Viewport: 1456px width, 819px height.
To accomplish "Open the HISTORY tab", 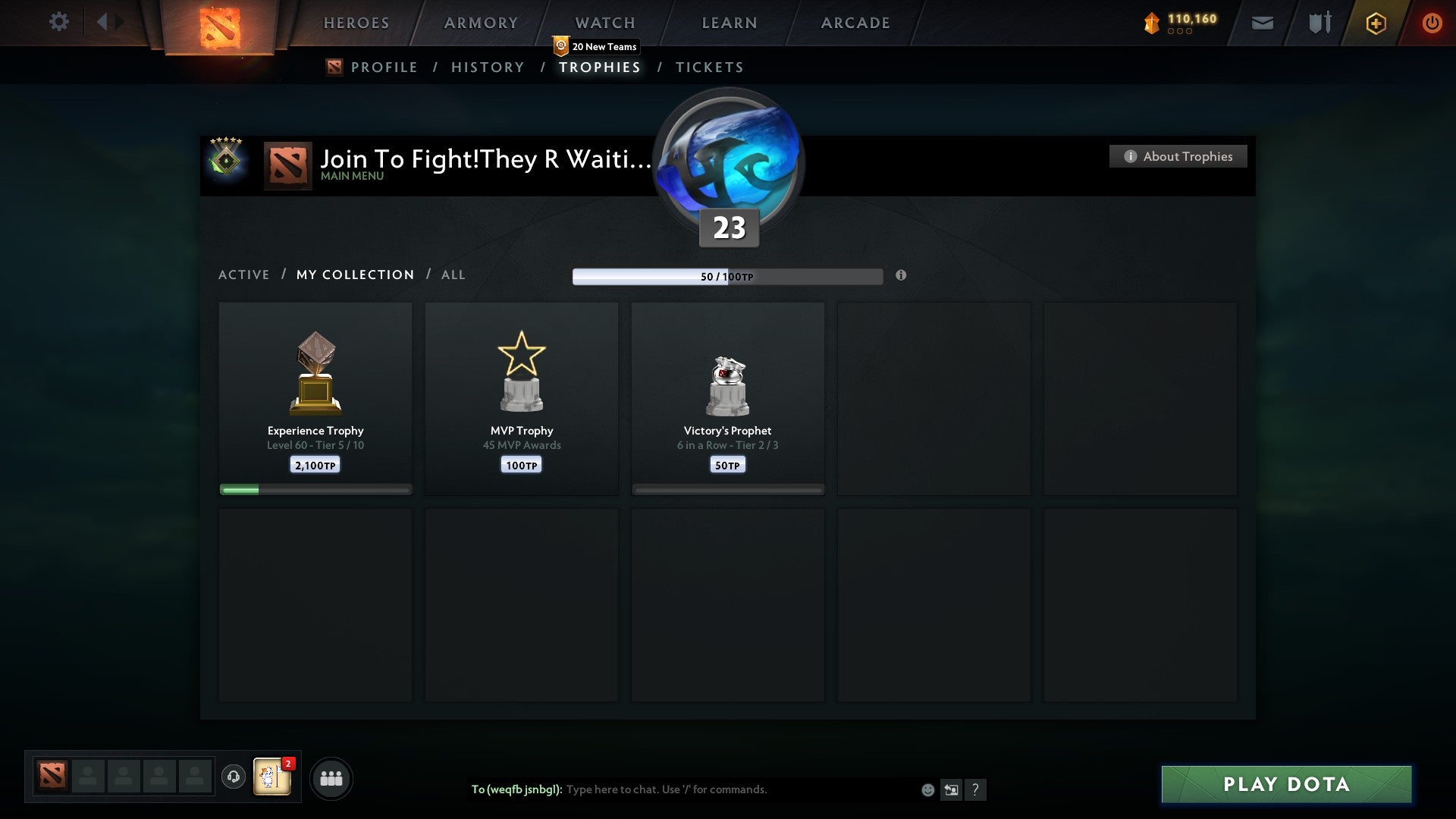I will point(487,67).
